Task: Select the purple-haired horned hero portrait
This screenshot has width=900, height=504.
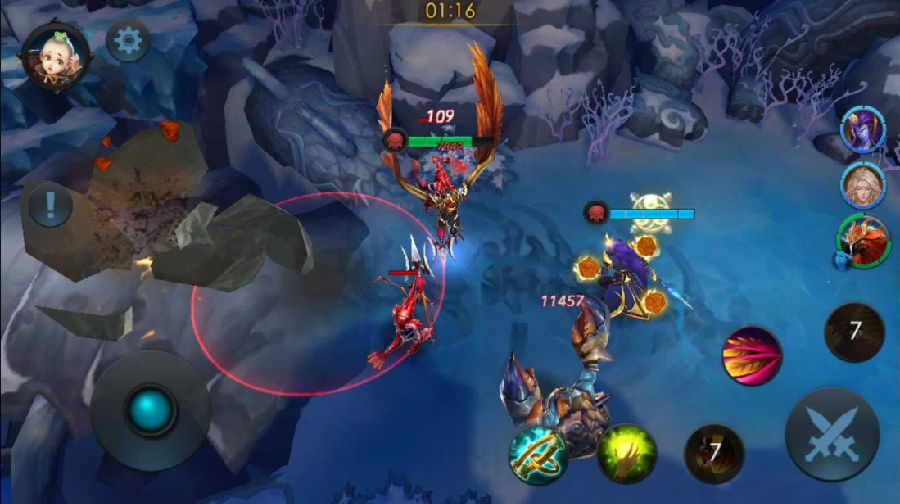Action: tap(862, 131)
